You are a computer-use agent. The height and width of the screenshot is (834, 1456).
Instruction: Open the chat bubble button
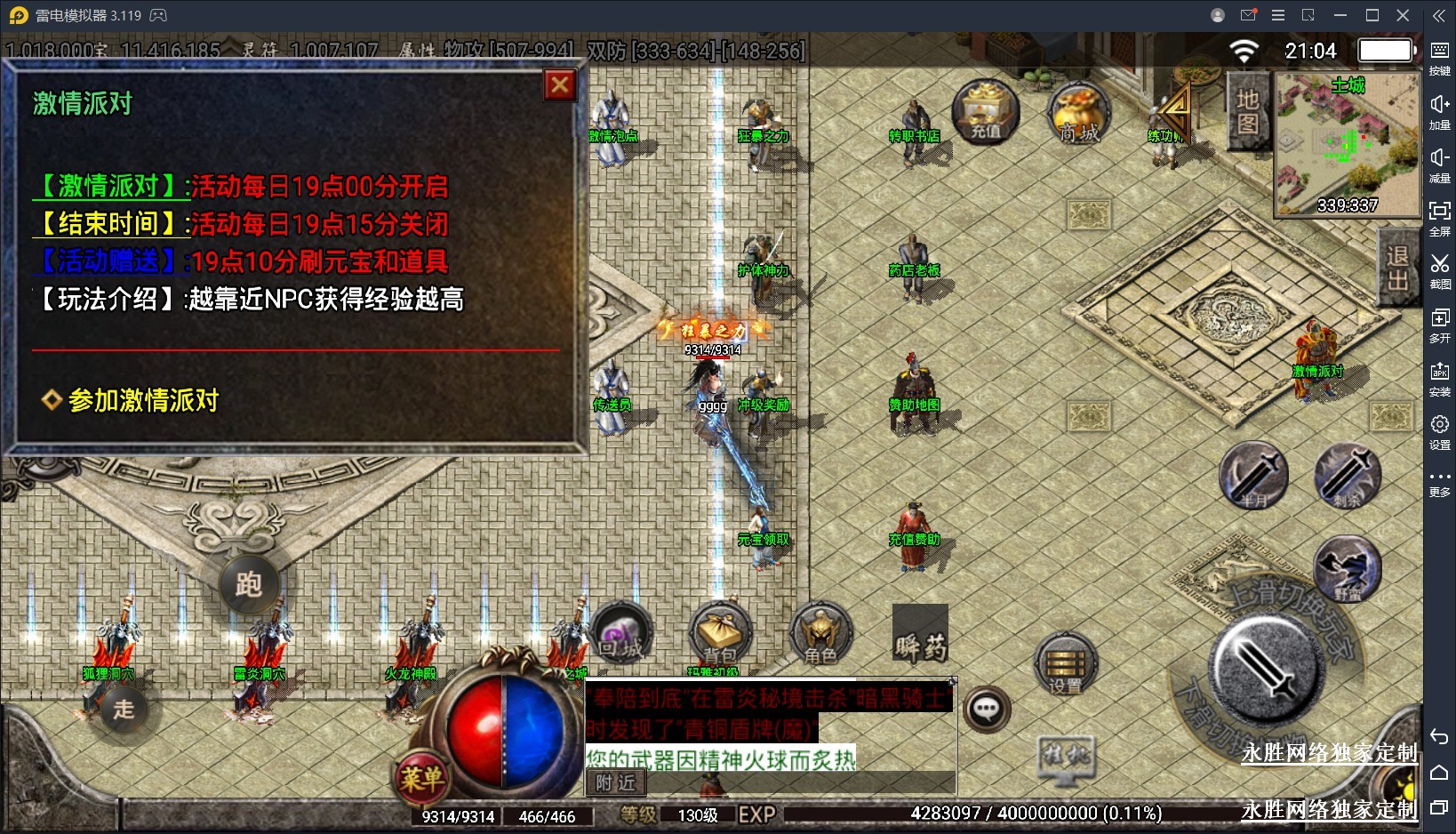pyautogui.click(x=987, y=710)
